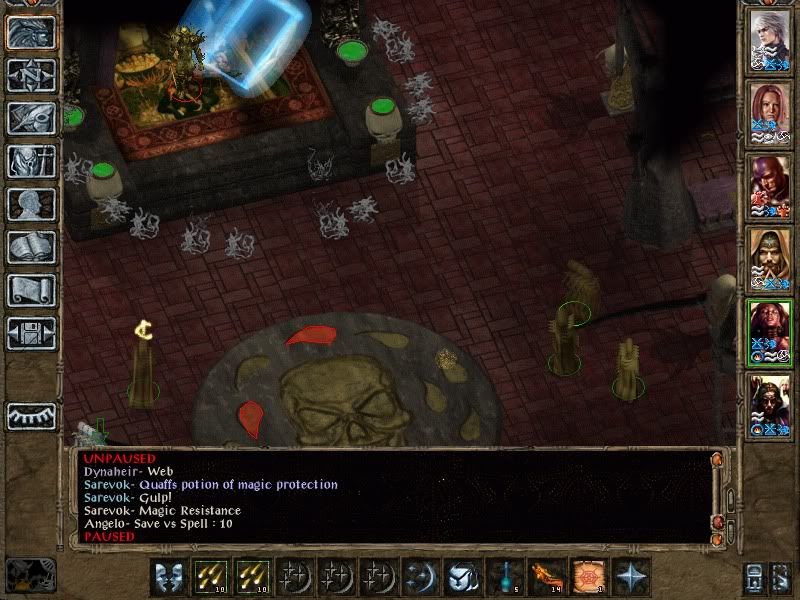Open the area map with the compass button
This screenshot has height=600, width=800.
(31, 76)
